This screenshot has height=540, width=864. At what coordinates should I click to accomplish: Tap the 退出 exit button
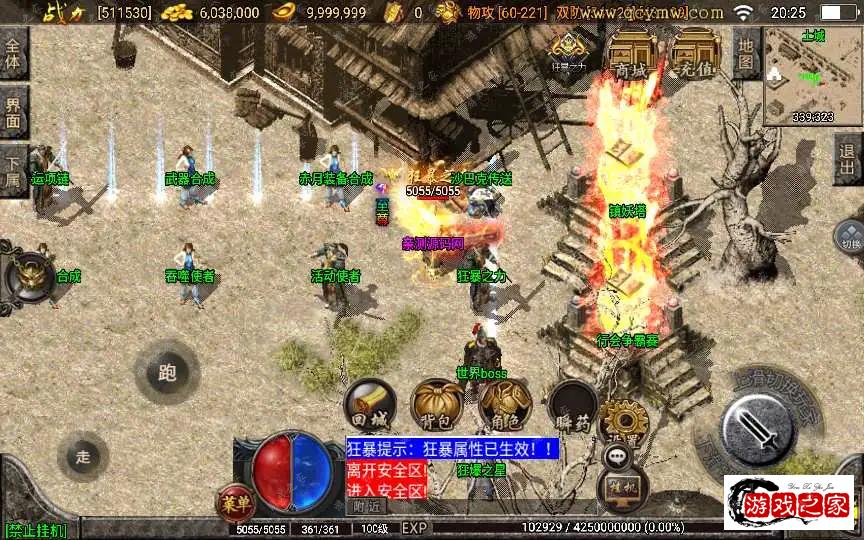(x=848, y=159)
